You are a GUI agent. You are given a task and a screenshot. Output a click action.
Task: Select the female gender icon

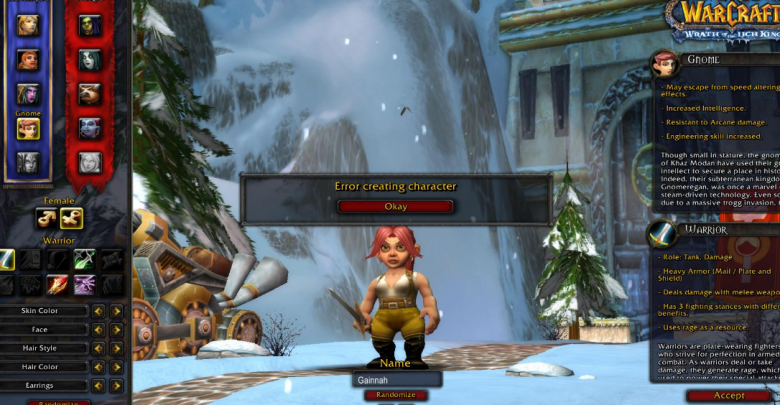[71, 217]
